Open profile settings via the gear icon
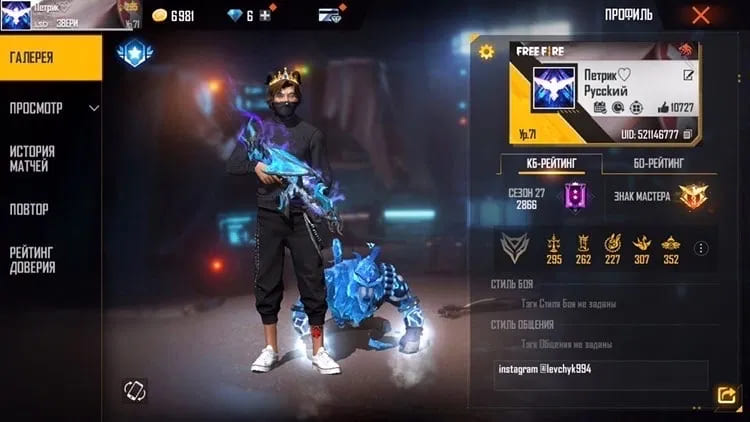The width and height of the screenshot is (750, 422). click(x=487, y=52)
